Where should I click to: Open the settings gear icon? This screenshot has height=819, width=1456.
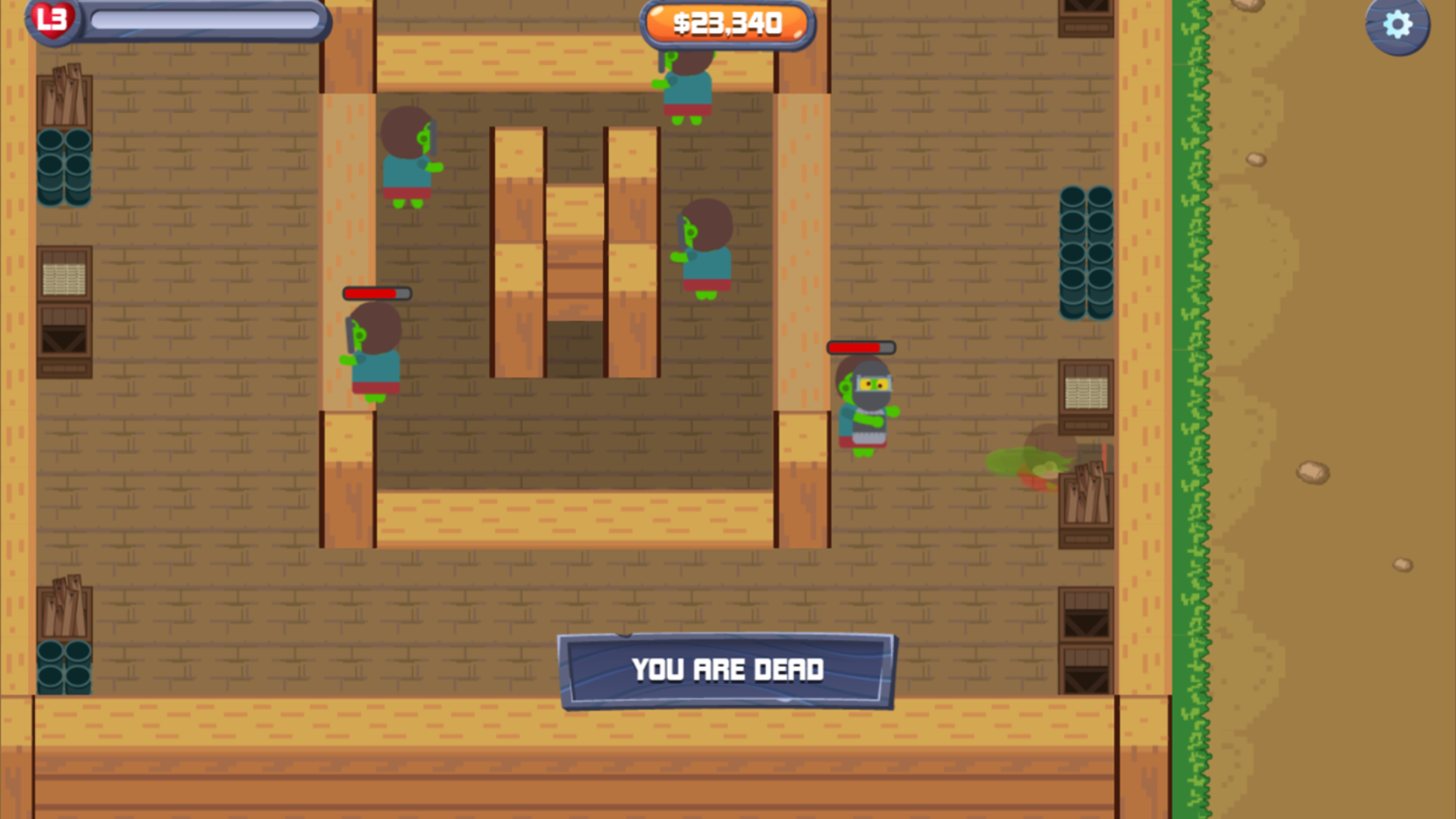(1398, 25)
